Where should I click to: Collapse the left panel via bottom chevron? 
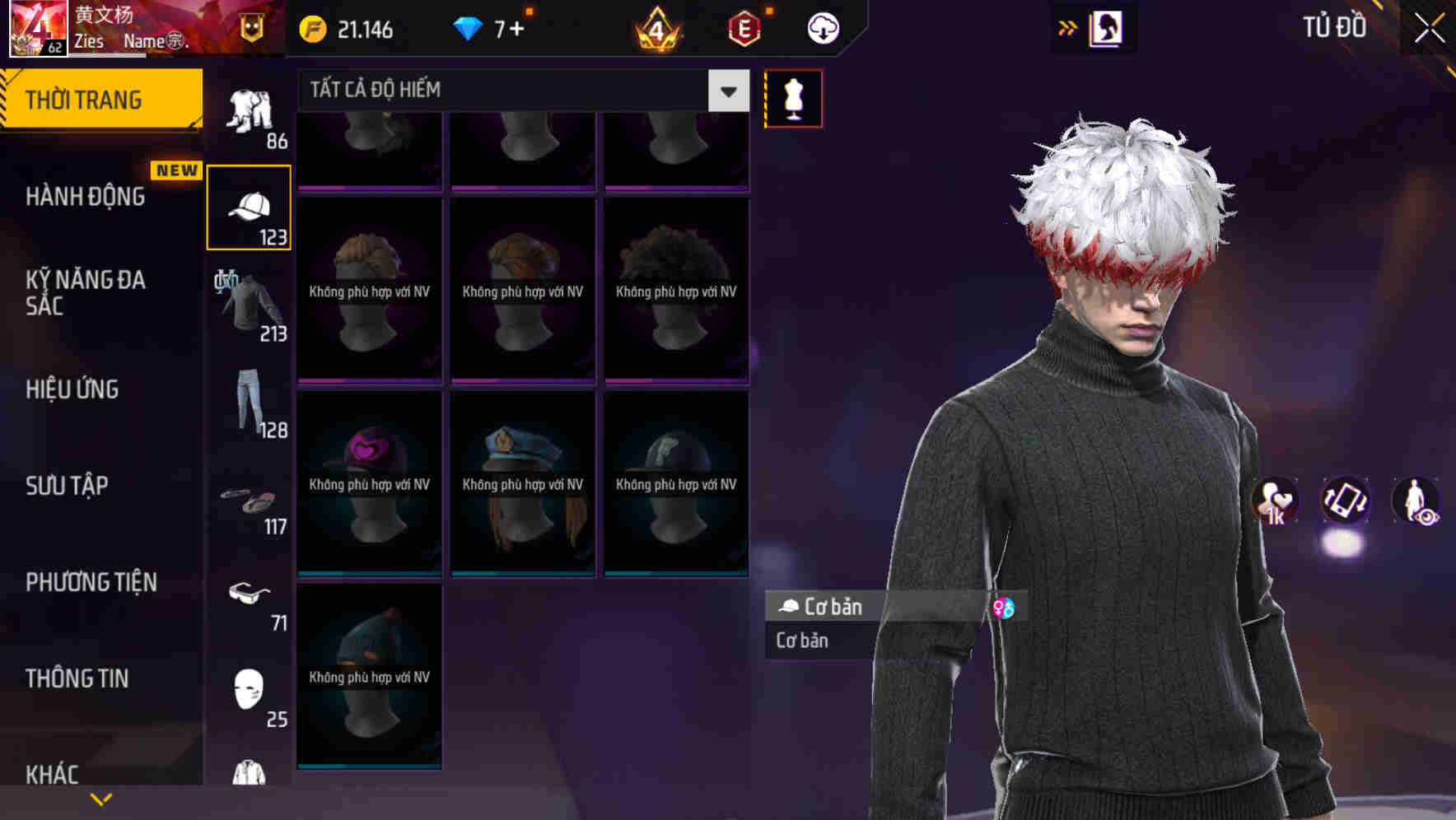pos(102,798)
